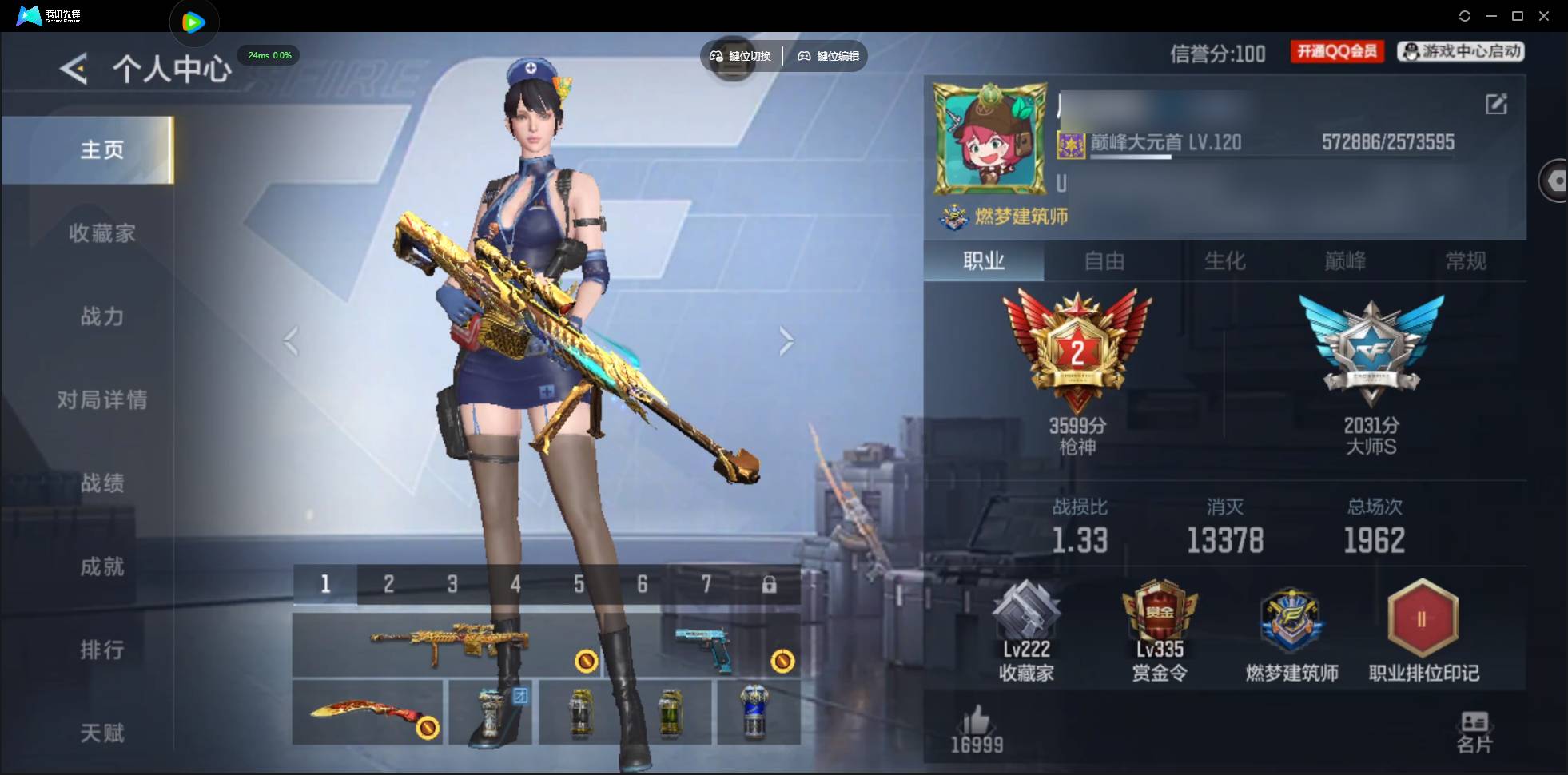Click the right arrow to change character view
The image size is (1568, 775).
(x=786, y=341)
